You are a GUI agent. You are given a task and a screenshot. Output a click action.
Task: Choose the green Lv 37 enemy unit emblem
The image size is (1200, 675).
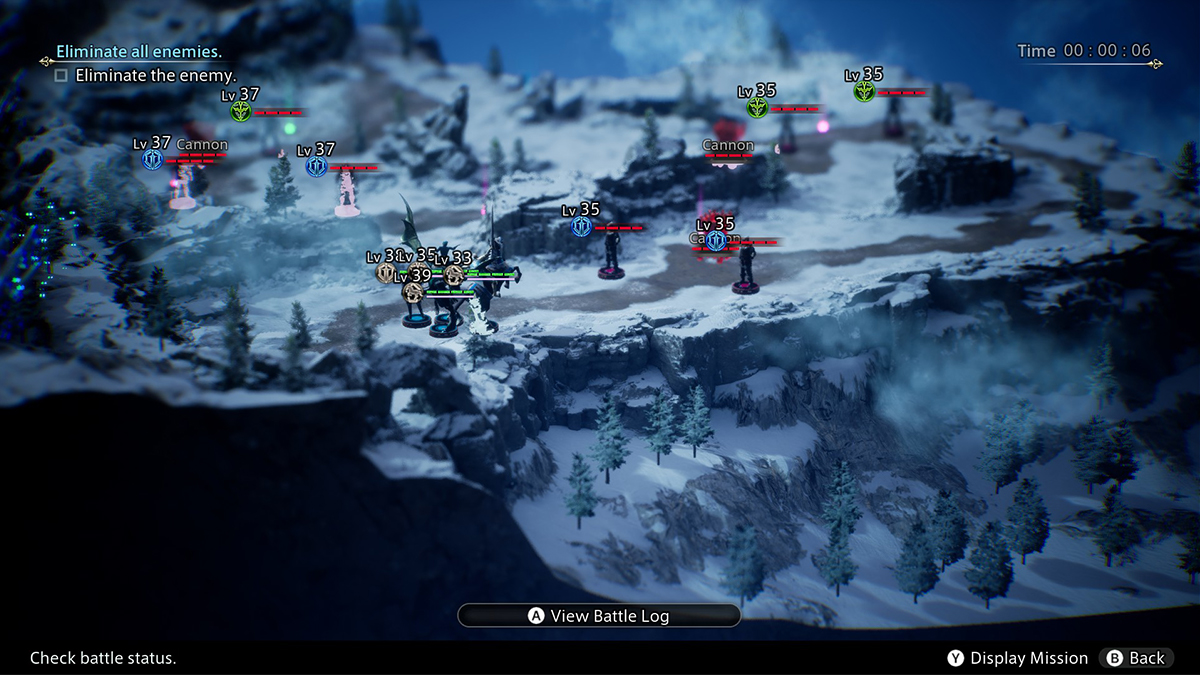(x=240, y=111)
